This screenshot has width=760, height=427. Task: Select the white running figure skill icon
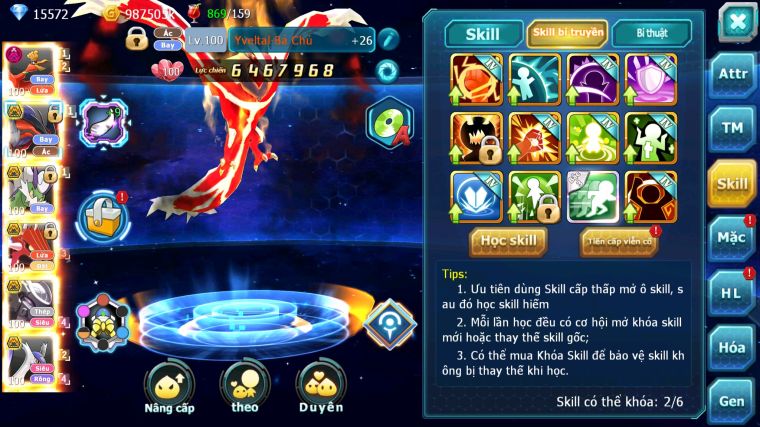pos(592,194)
